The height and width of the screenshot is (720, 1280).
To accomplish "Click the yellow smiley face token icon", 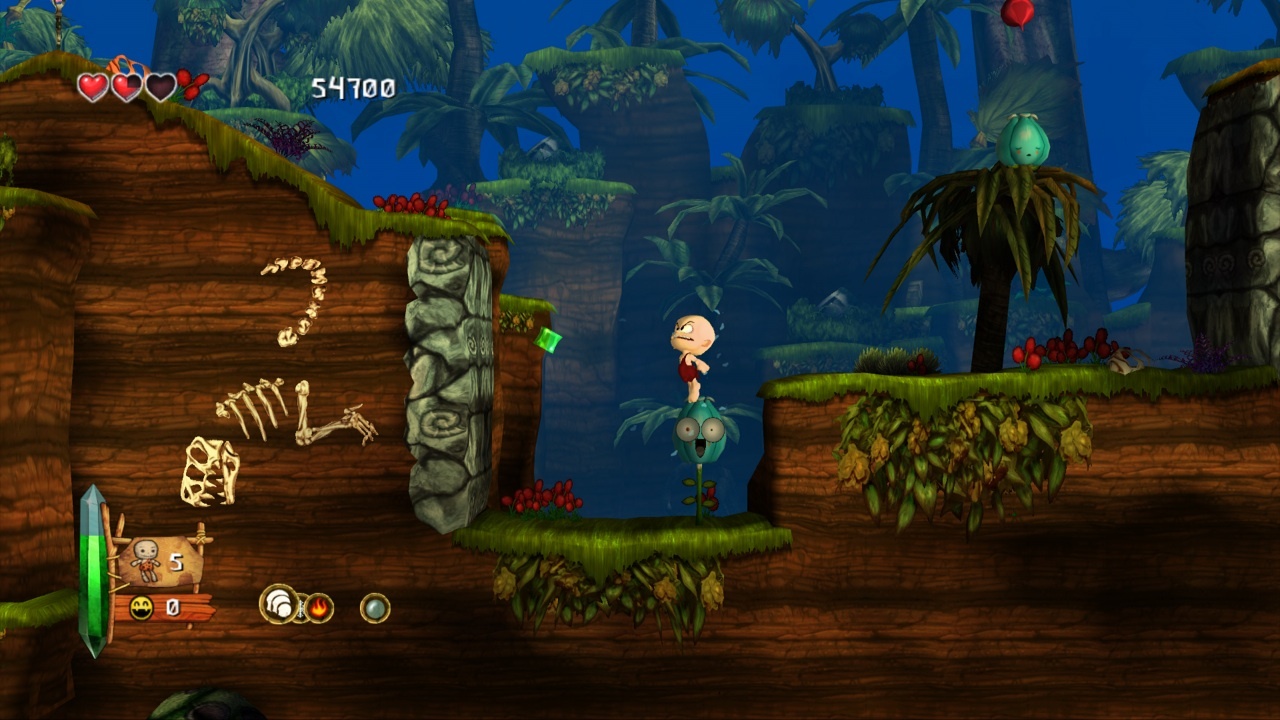I will 141,608.
